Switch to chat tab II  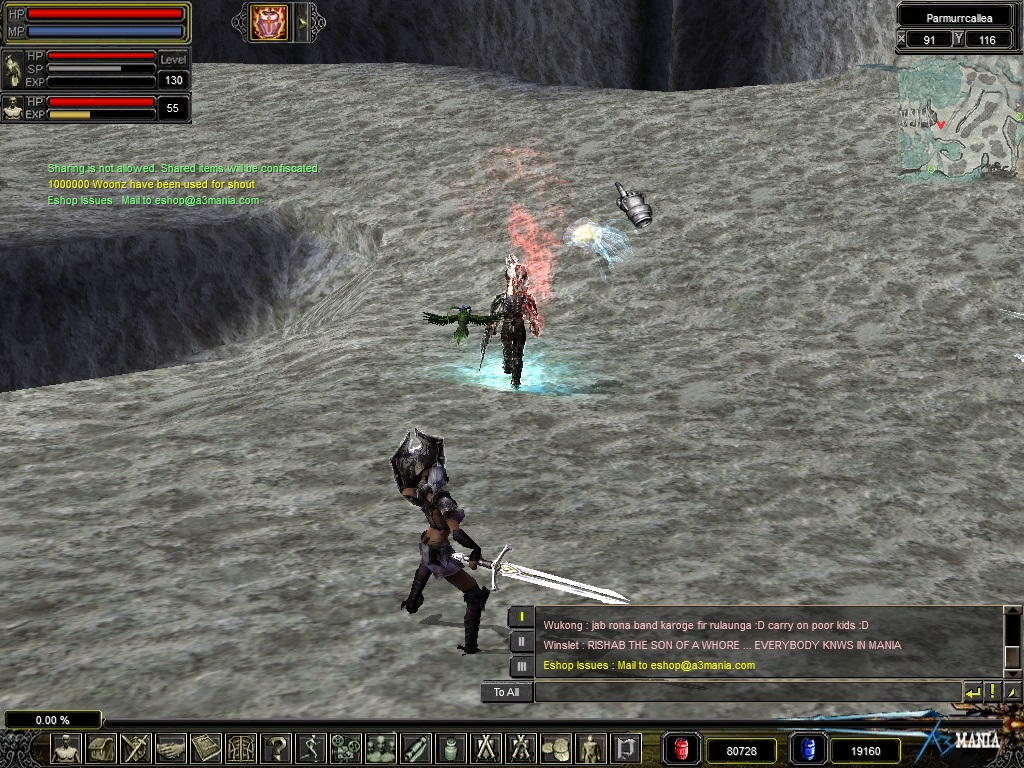point(521,641)
